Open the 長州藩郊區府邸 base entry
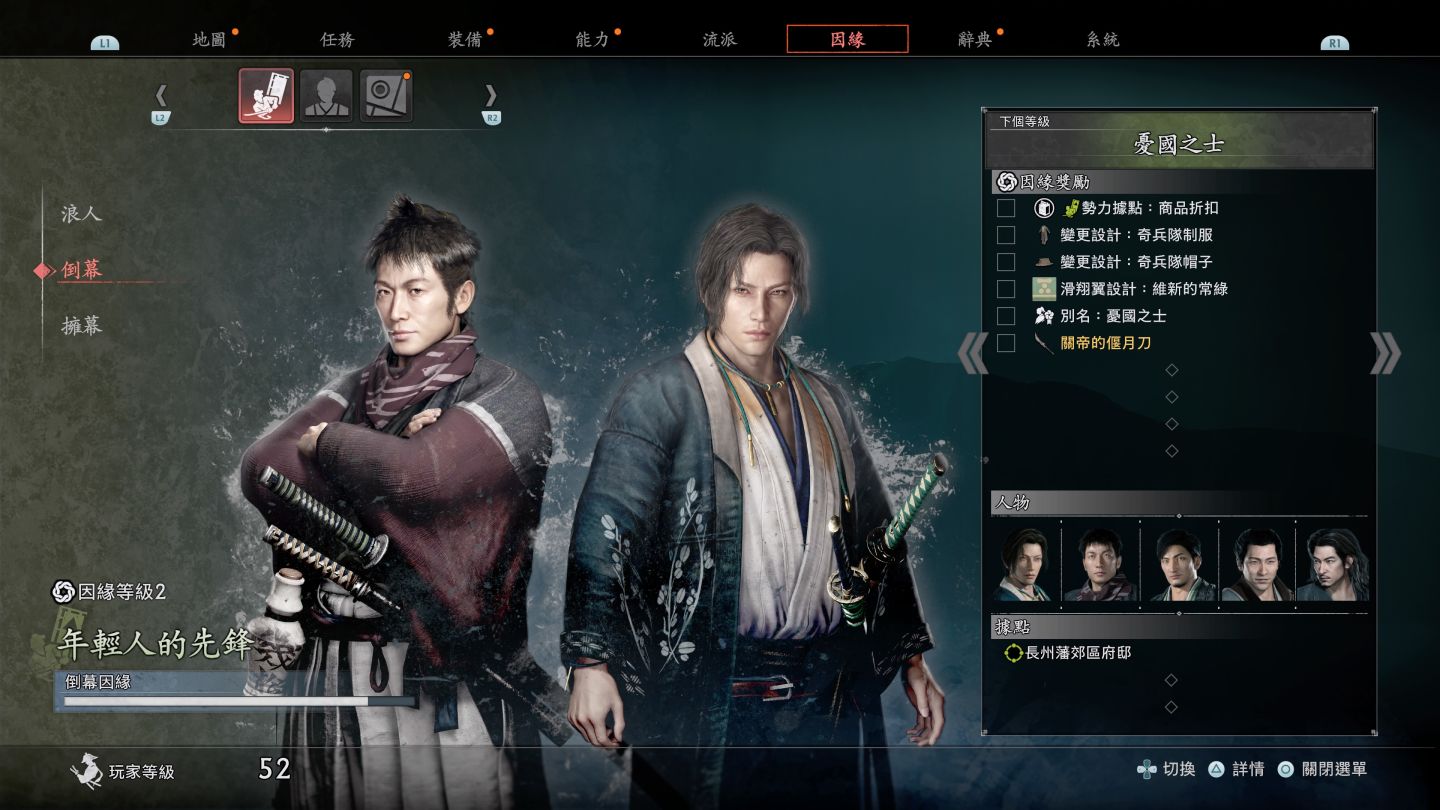The height and width of the screenshot is (810, 1440). pos(1078,653)
